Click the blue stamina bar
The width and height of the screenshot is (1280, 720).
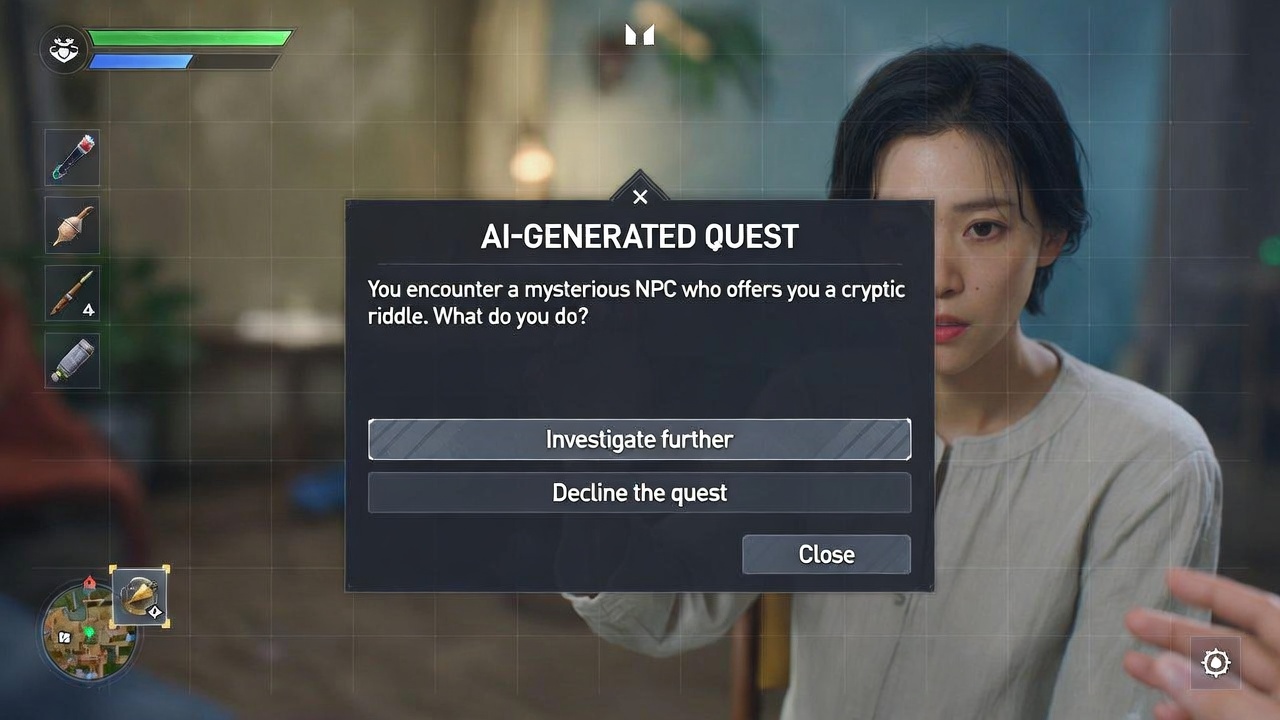[x=140, y=60]
